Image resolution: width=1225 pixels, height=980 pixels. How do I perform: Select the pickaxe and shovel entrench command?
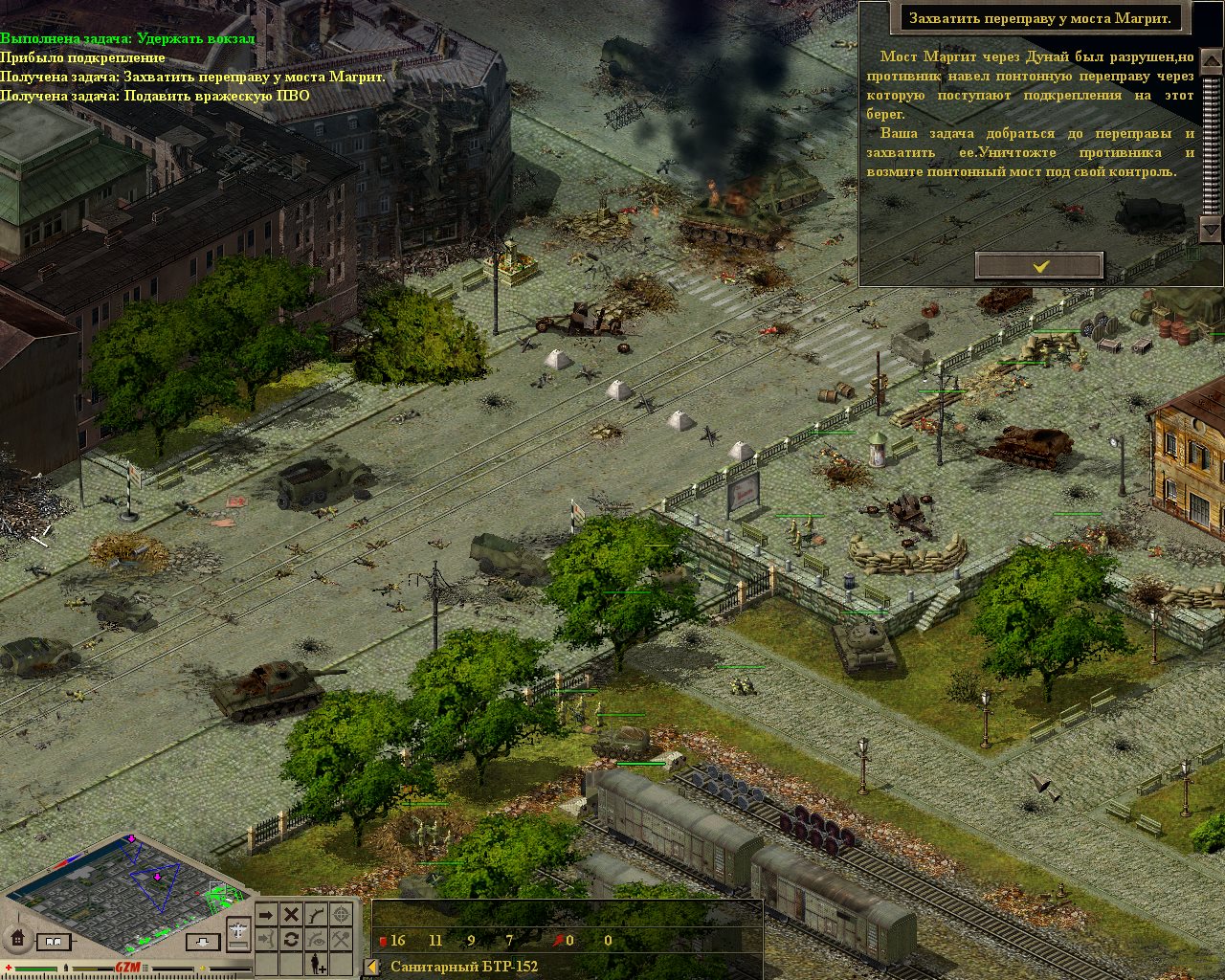point(341,940)
